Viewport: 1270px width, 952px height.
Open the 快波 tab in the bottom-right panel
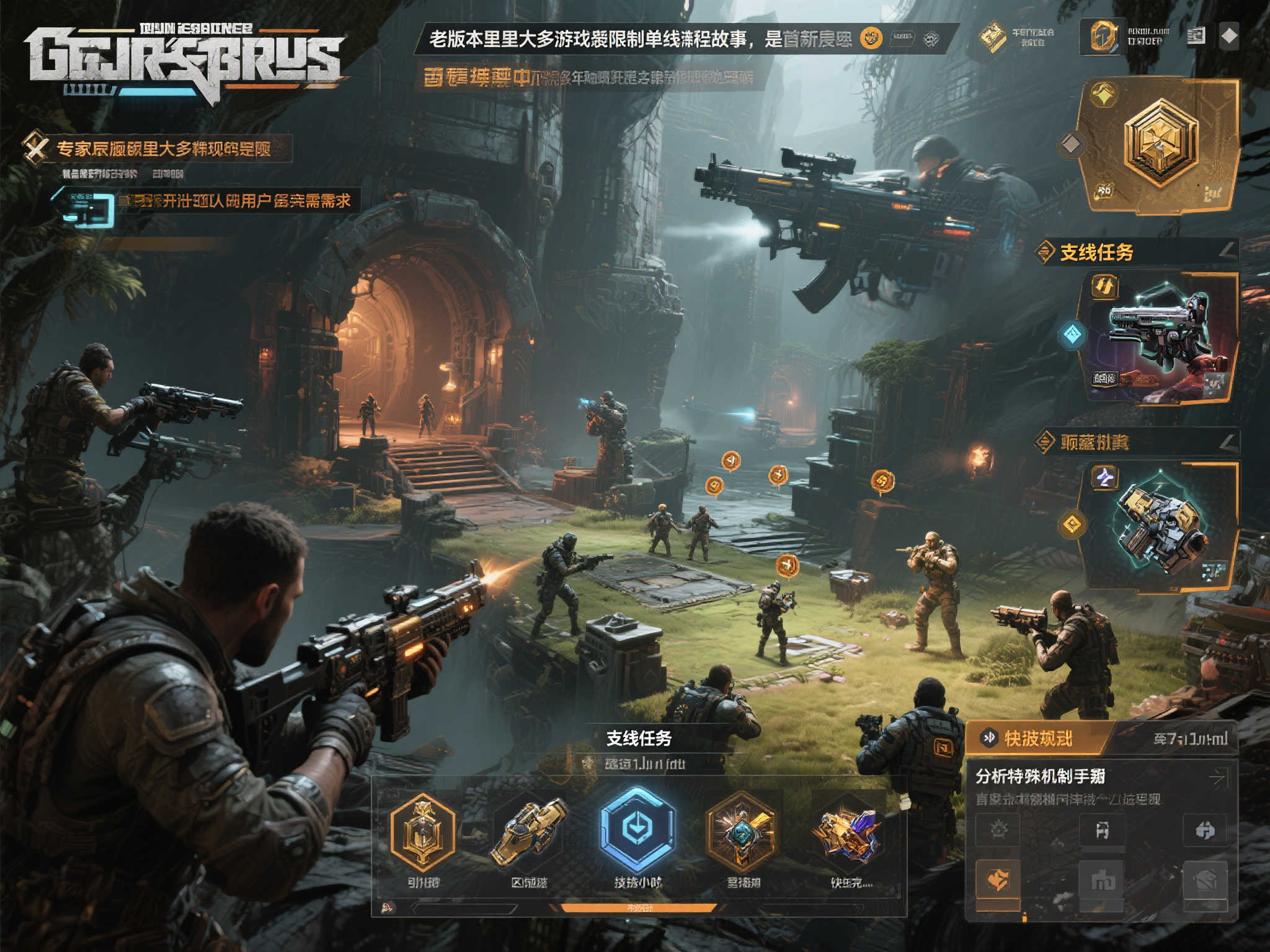click(x=1037, y=738)
